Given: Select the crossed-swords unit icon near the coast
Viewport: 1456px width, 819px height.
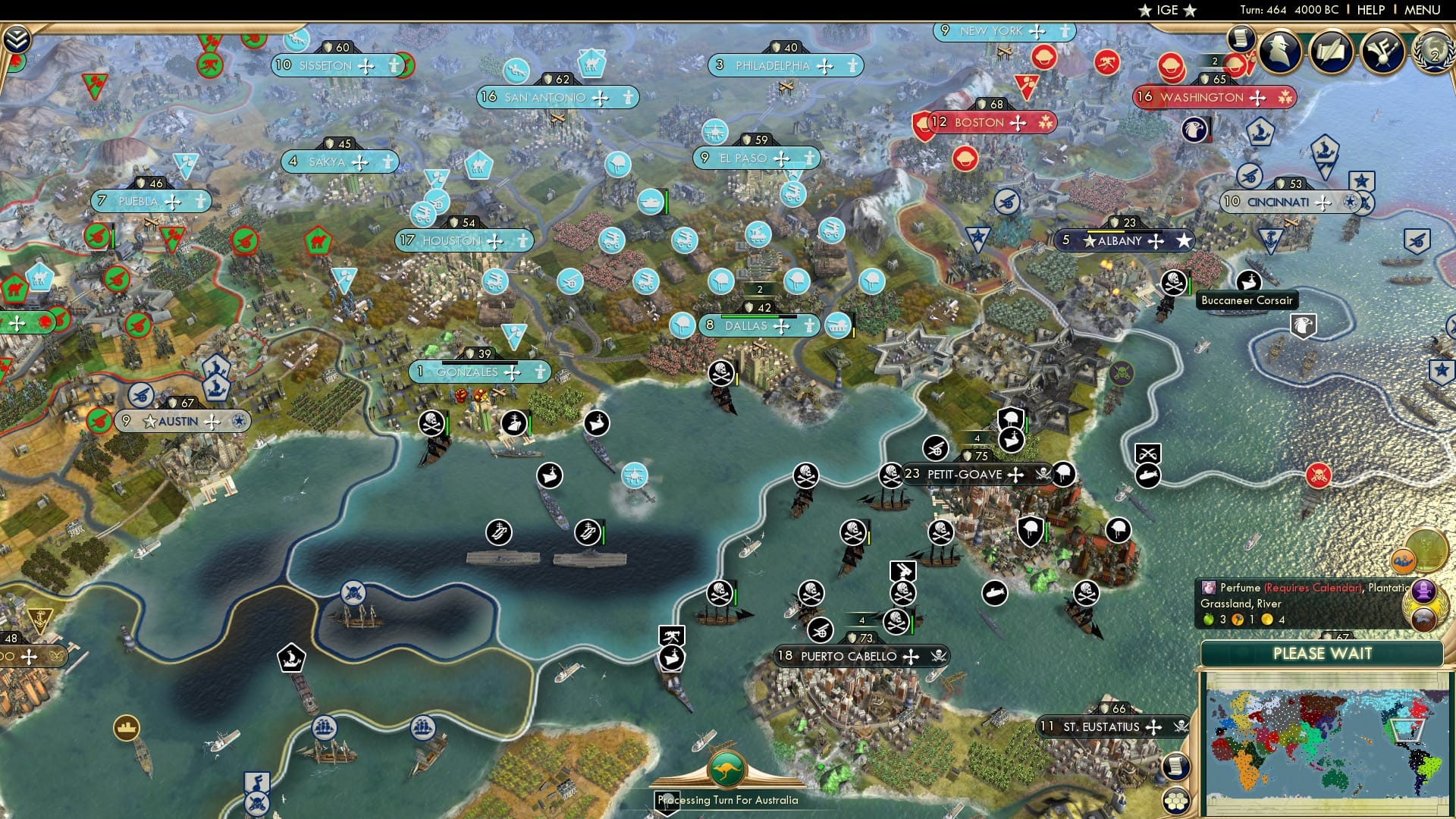Looking at the screenshot, I should (1147, 453).
